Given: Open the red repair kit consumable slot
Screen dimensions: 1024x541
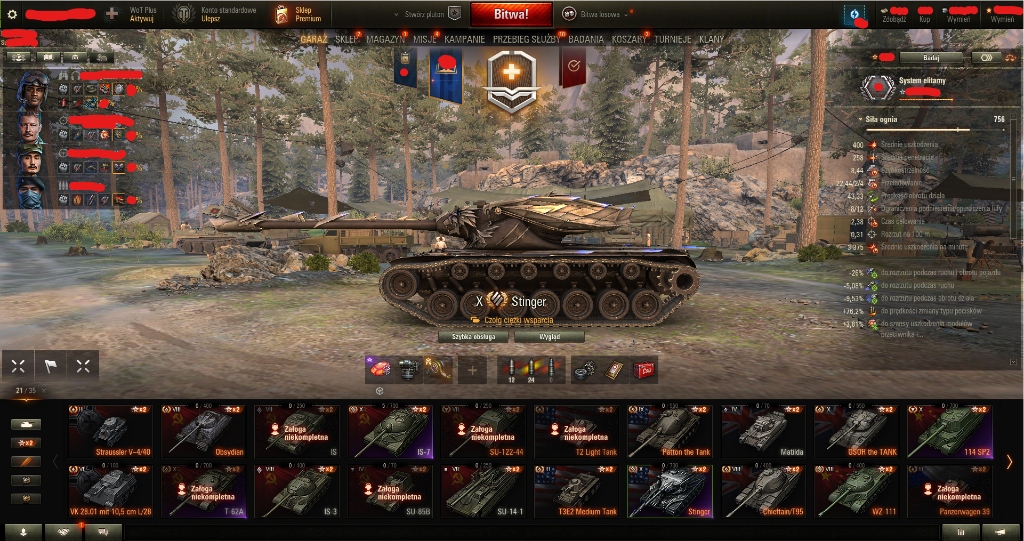Looking at the screenshot, I should [x=644, y=369].
